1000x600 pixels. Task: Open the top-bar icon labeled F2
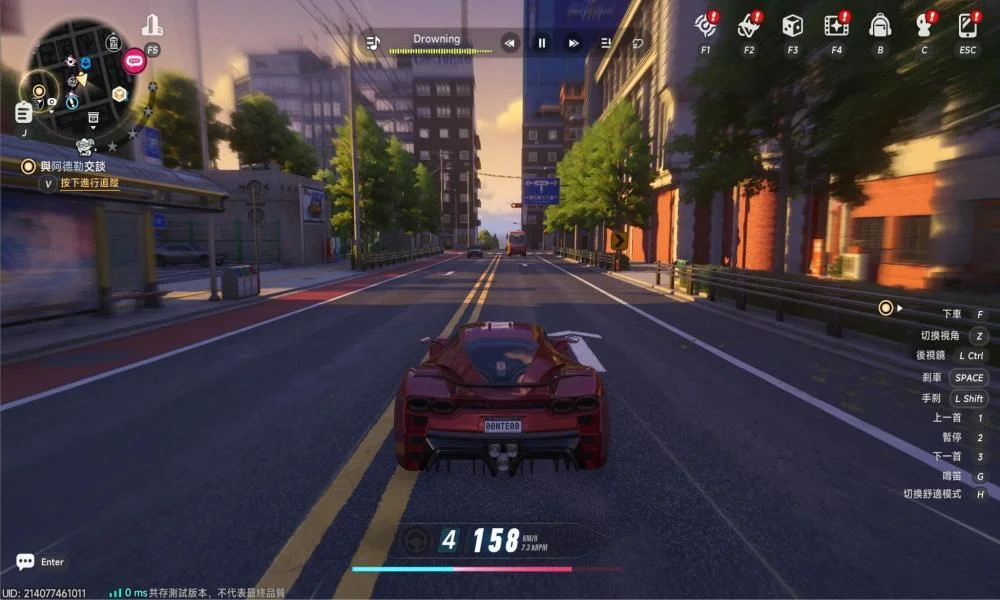(749, 26)
